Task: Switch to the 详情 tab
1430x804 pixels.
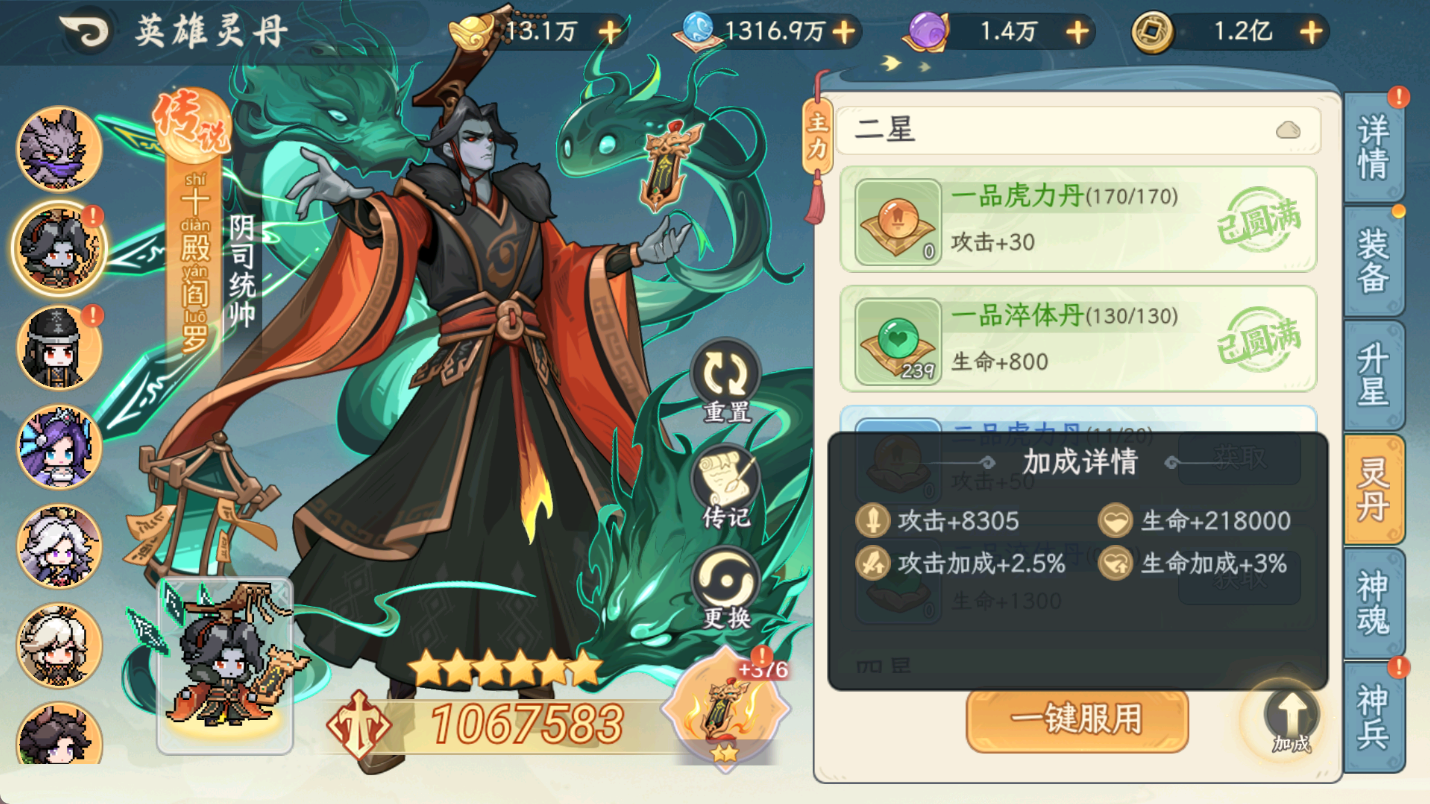Action: pos(1377,146)
